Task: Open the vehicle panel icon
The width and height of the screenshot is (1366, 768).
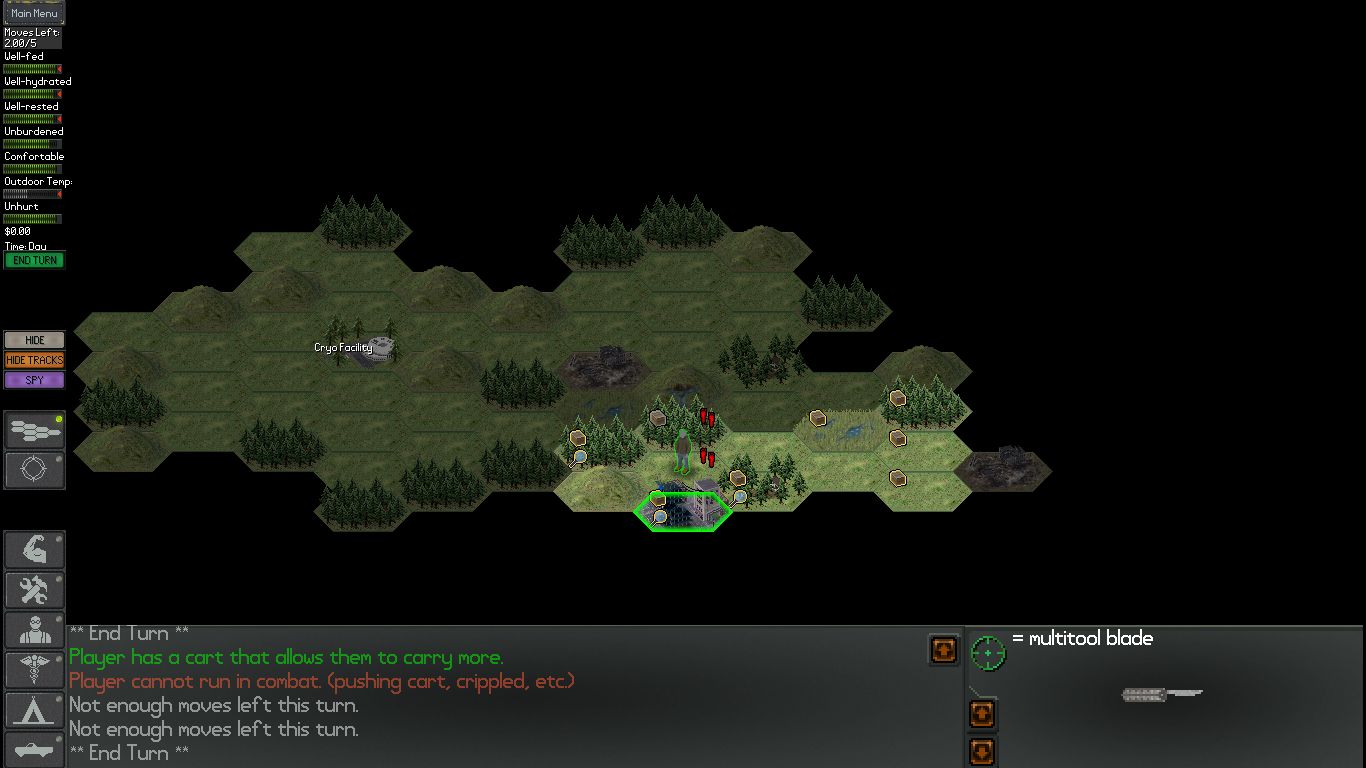Action: point(34,750)
